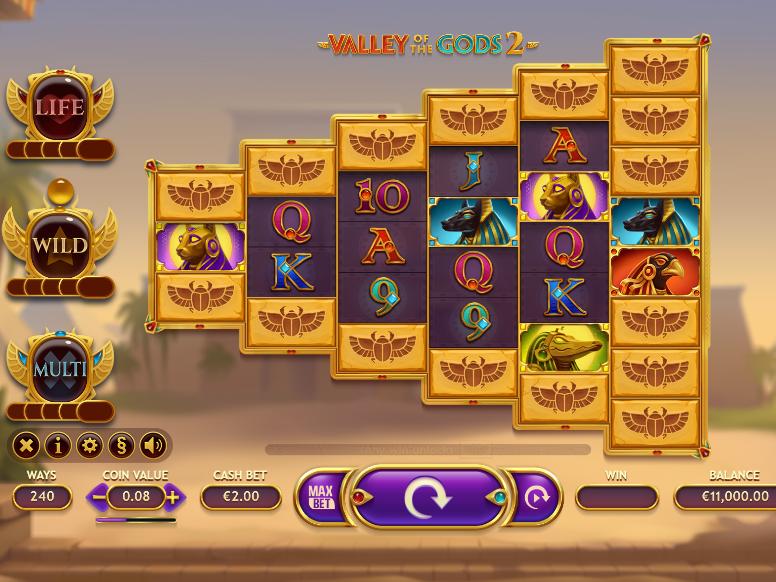Toggle sound with the speaker icon
The width and height of the screenshot is (776, 582).
coord(153,446)
